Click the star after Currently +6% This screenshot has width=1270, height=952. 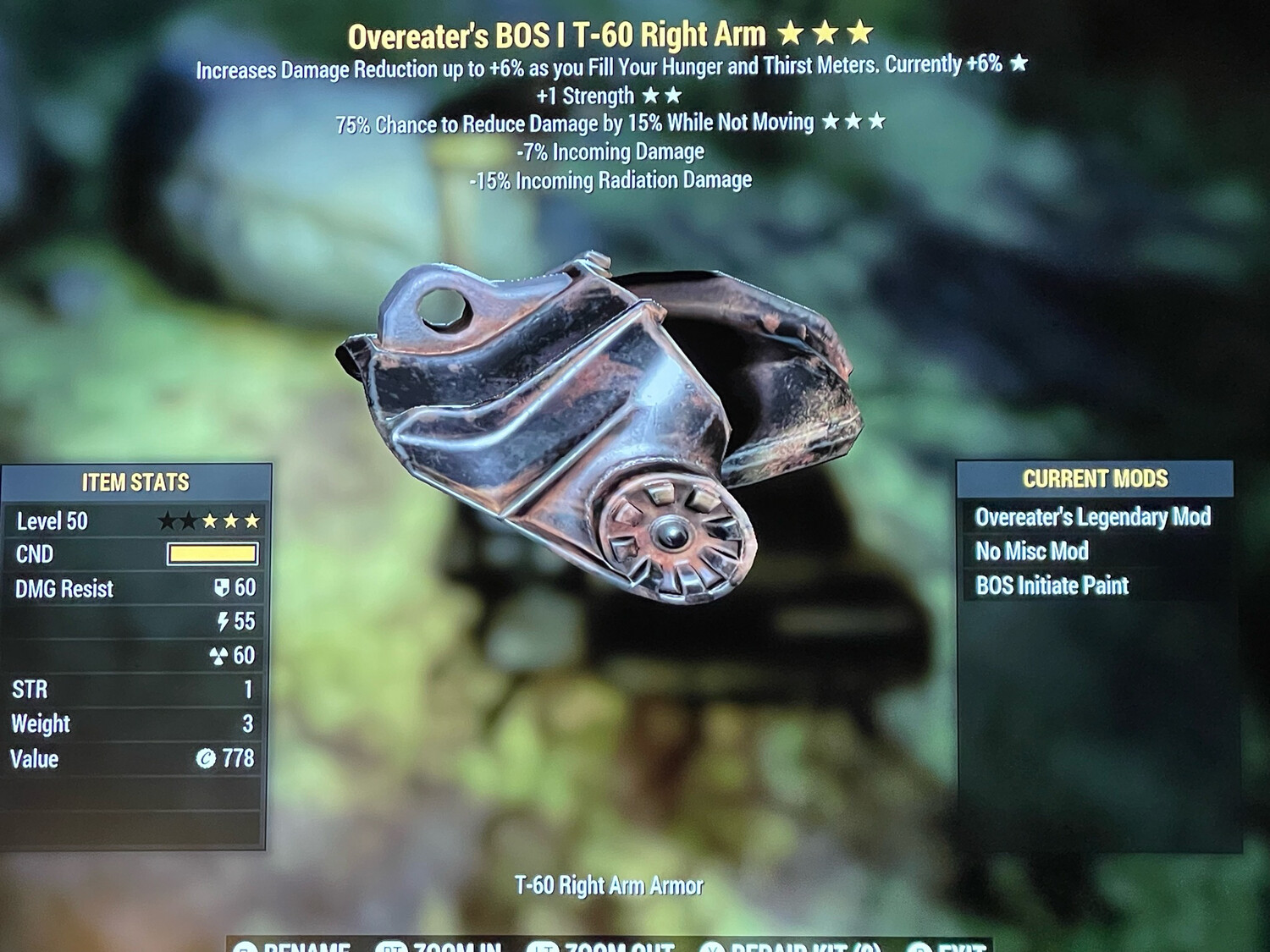(x=1020, y=63)
